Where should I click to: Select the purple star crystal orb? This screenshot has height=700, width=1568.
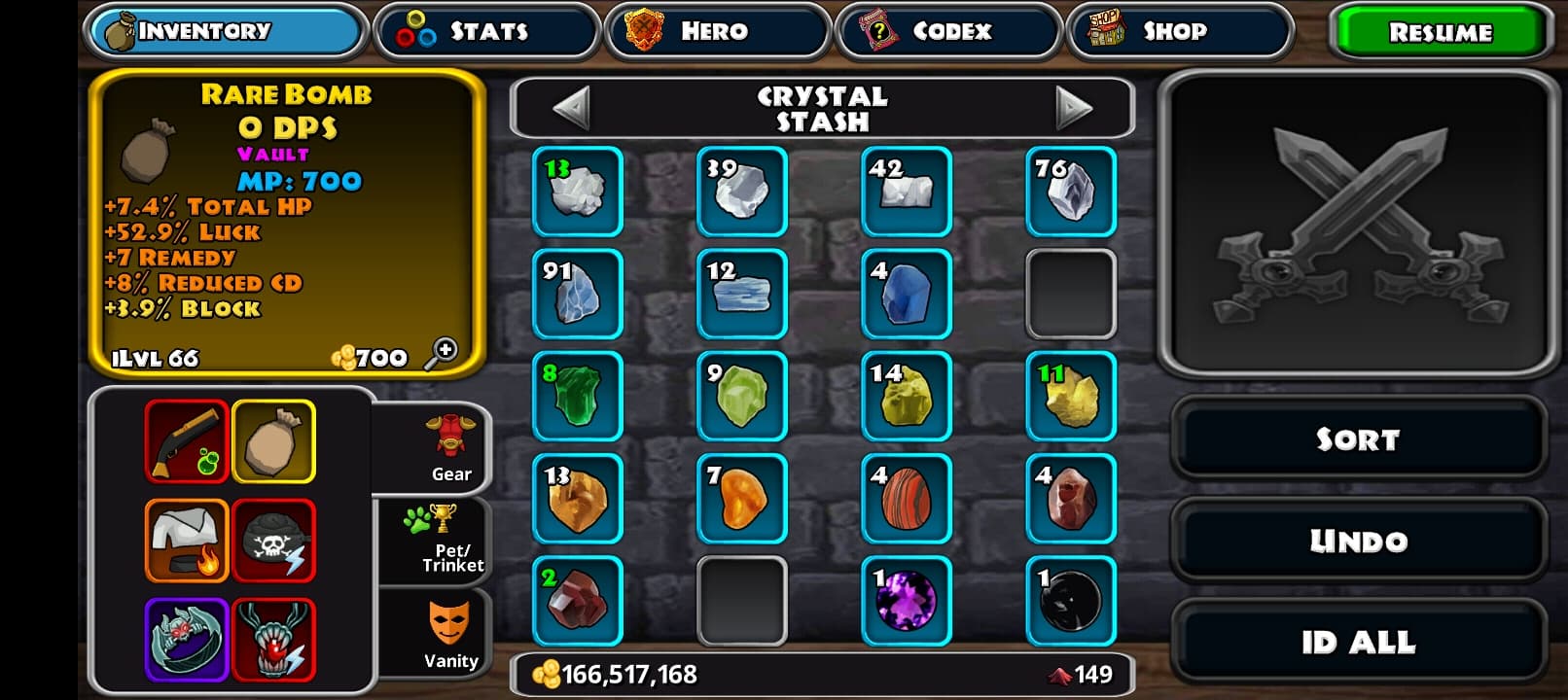coord(907,601)
